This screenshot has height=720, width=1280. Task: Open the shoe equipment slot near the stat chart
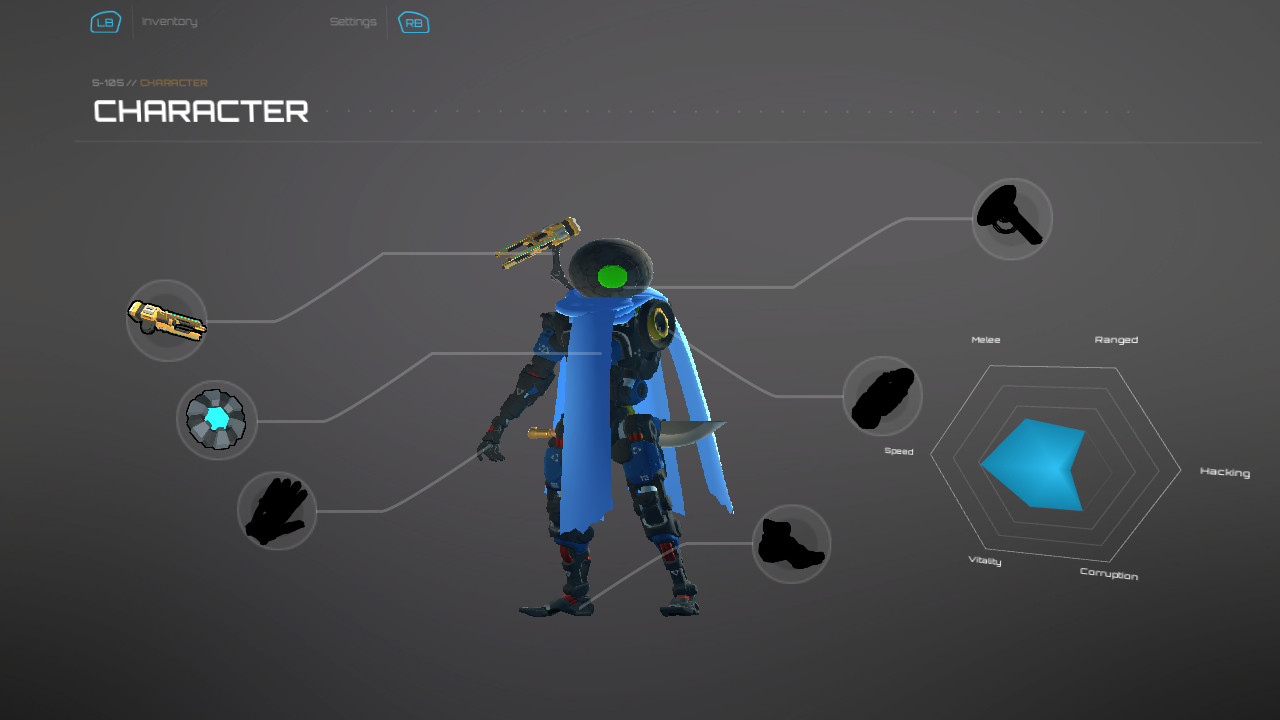[x=883, y=396]
